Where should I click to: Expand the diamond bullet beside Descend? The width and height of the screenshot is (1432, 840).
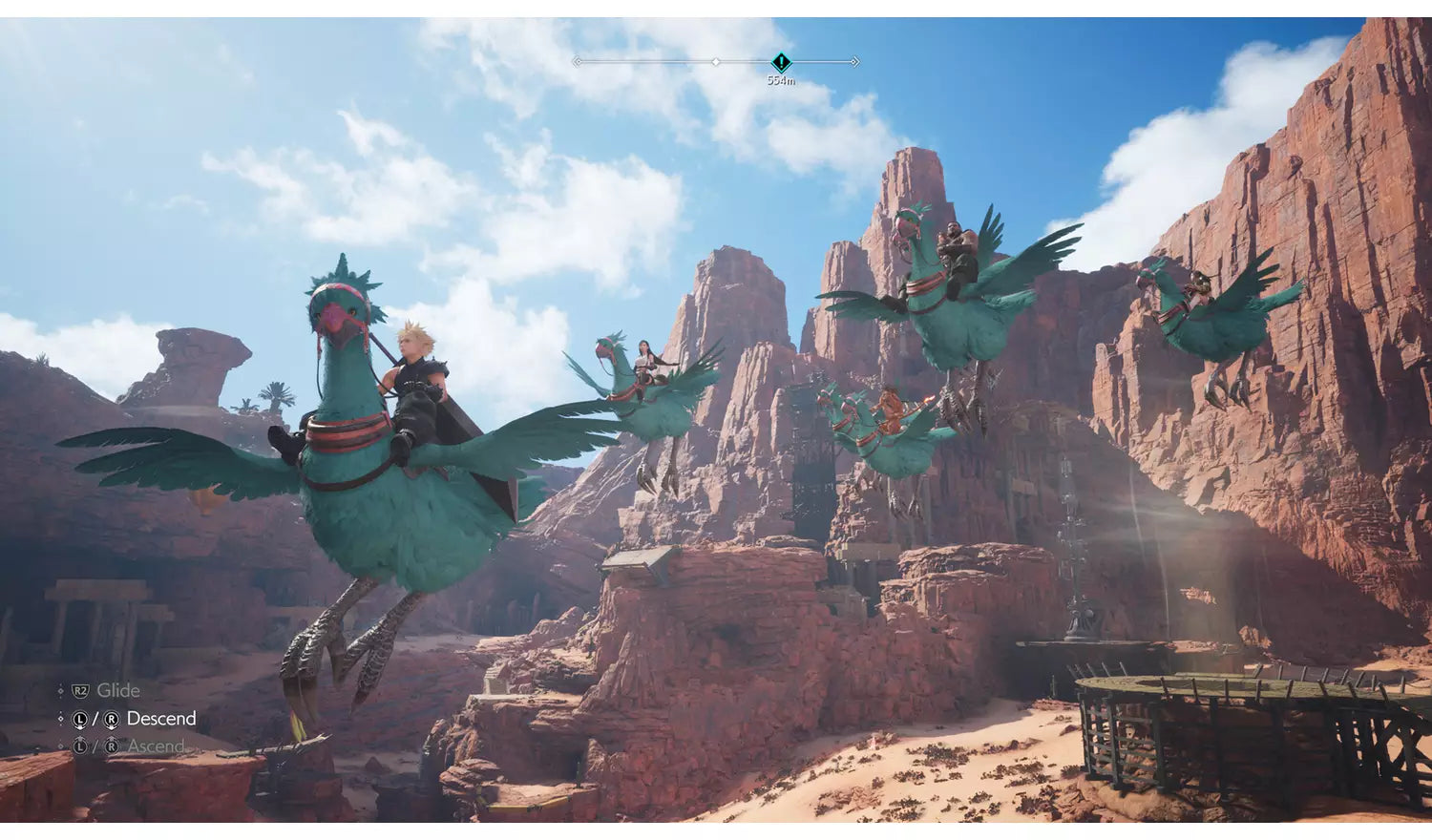click(60, 719)
